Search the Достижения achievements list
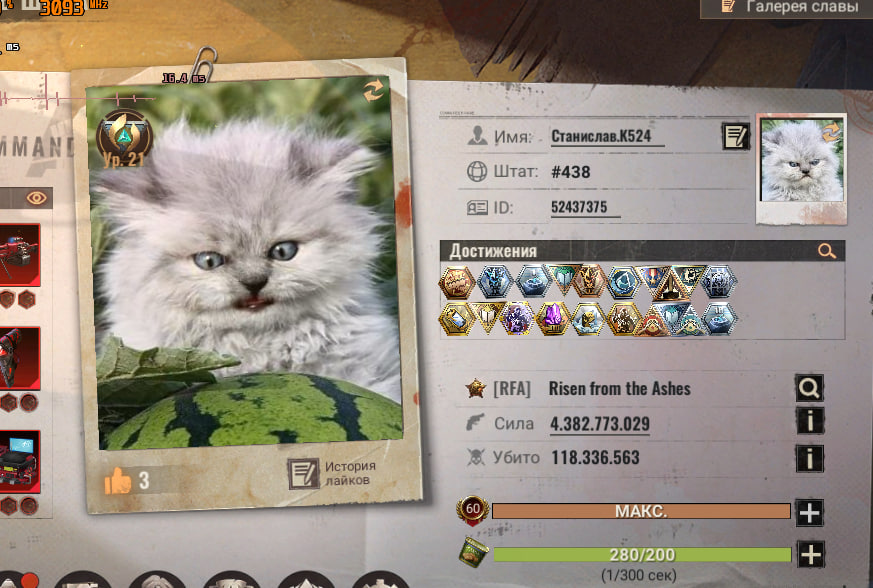The image size is (873, 588). 826,251
